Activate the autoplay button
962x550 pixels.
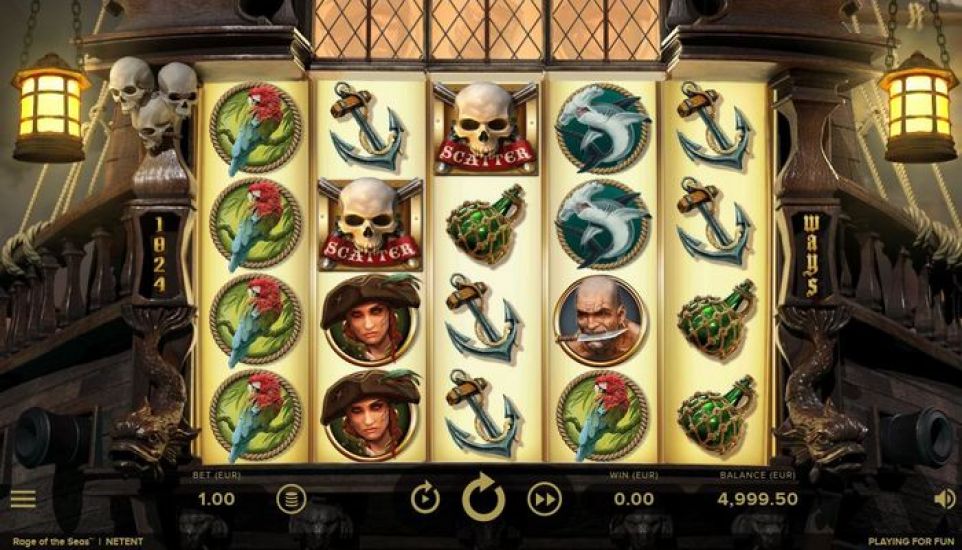tap(425, 498)
